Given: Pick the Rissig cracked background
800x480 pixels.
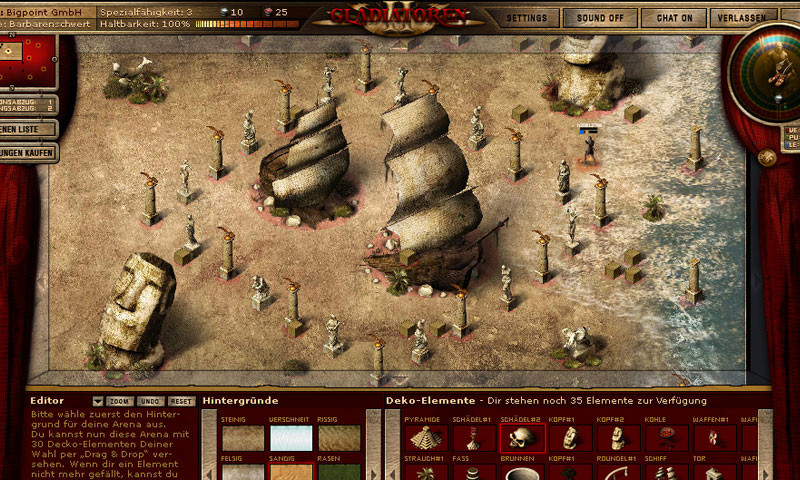Looking at the screenshot, I should coord(339,438).
